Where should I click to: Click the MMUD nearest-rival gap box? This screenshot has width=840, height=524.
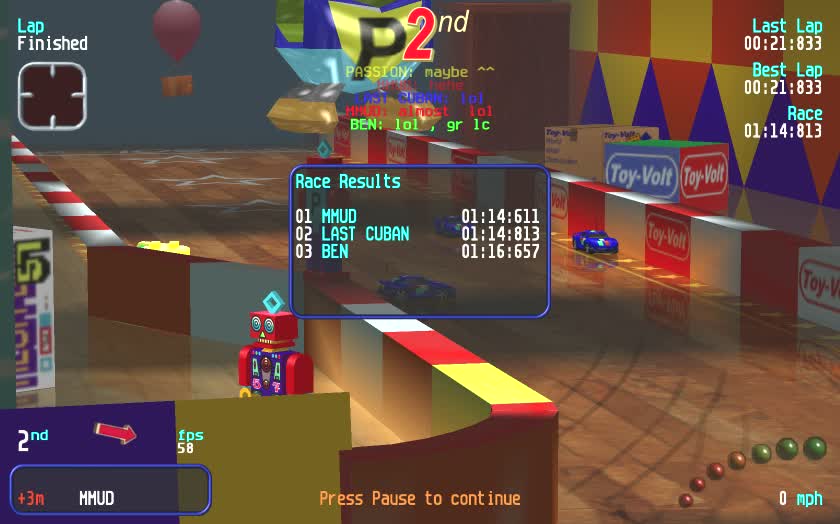point(110,490)
